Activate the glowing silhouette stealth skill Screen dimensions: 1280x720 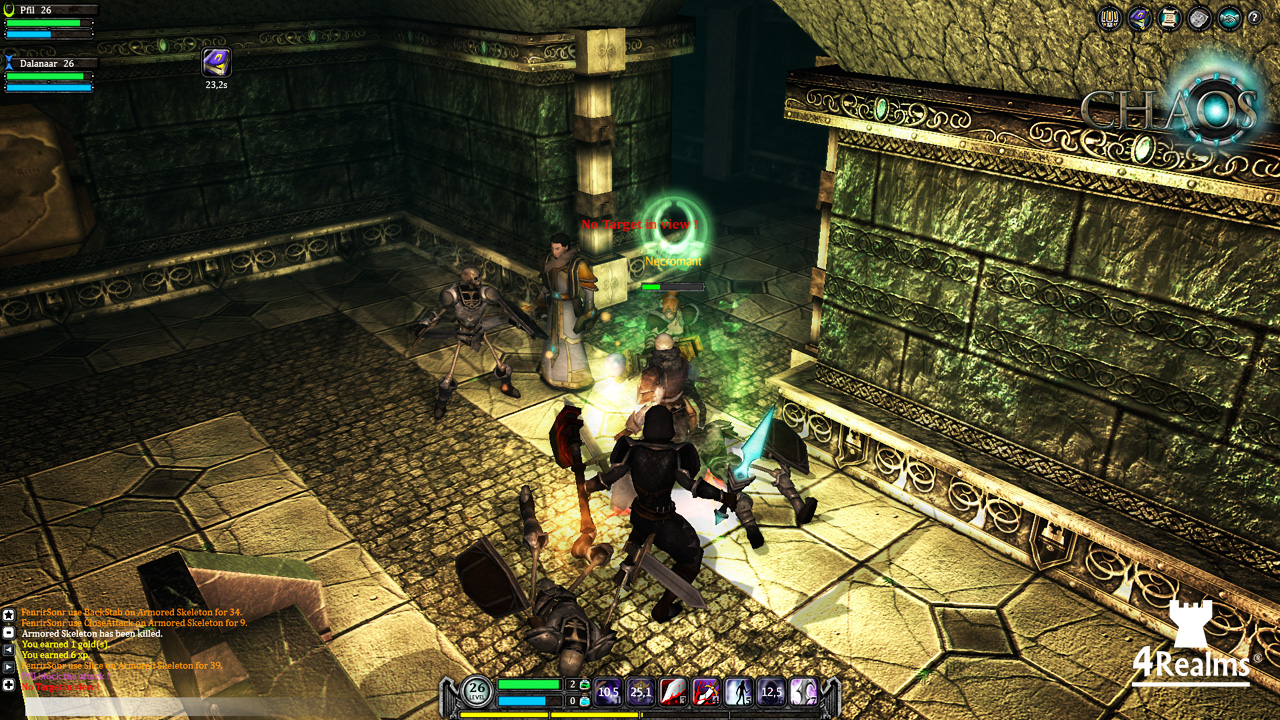739,692
